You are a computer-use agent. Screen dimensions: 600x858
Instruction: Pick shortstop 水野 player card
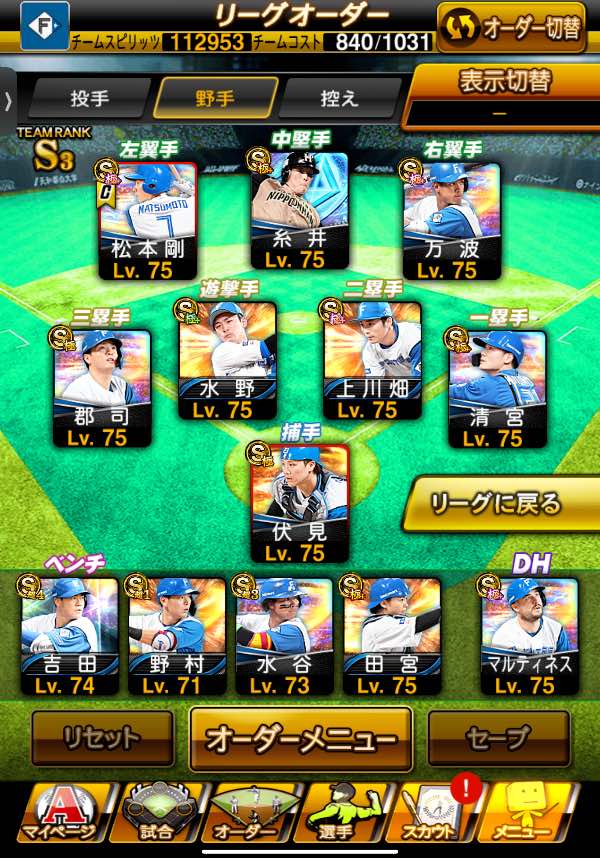pos(227,361)
